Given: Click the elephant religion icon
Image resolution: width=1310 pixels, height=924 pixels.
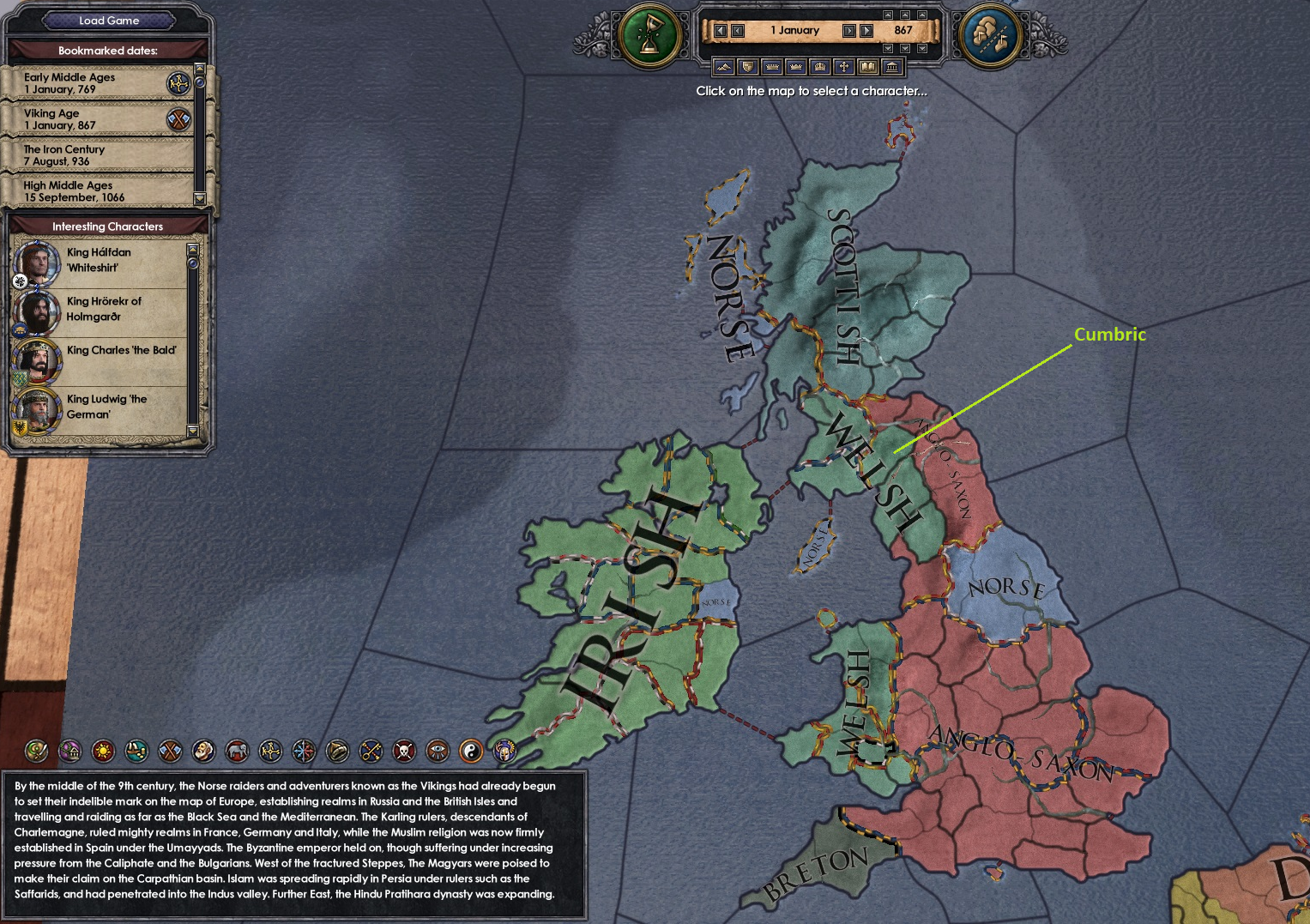Looking at the screenshot, I should coord(239,752).
